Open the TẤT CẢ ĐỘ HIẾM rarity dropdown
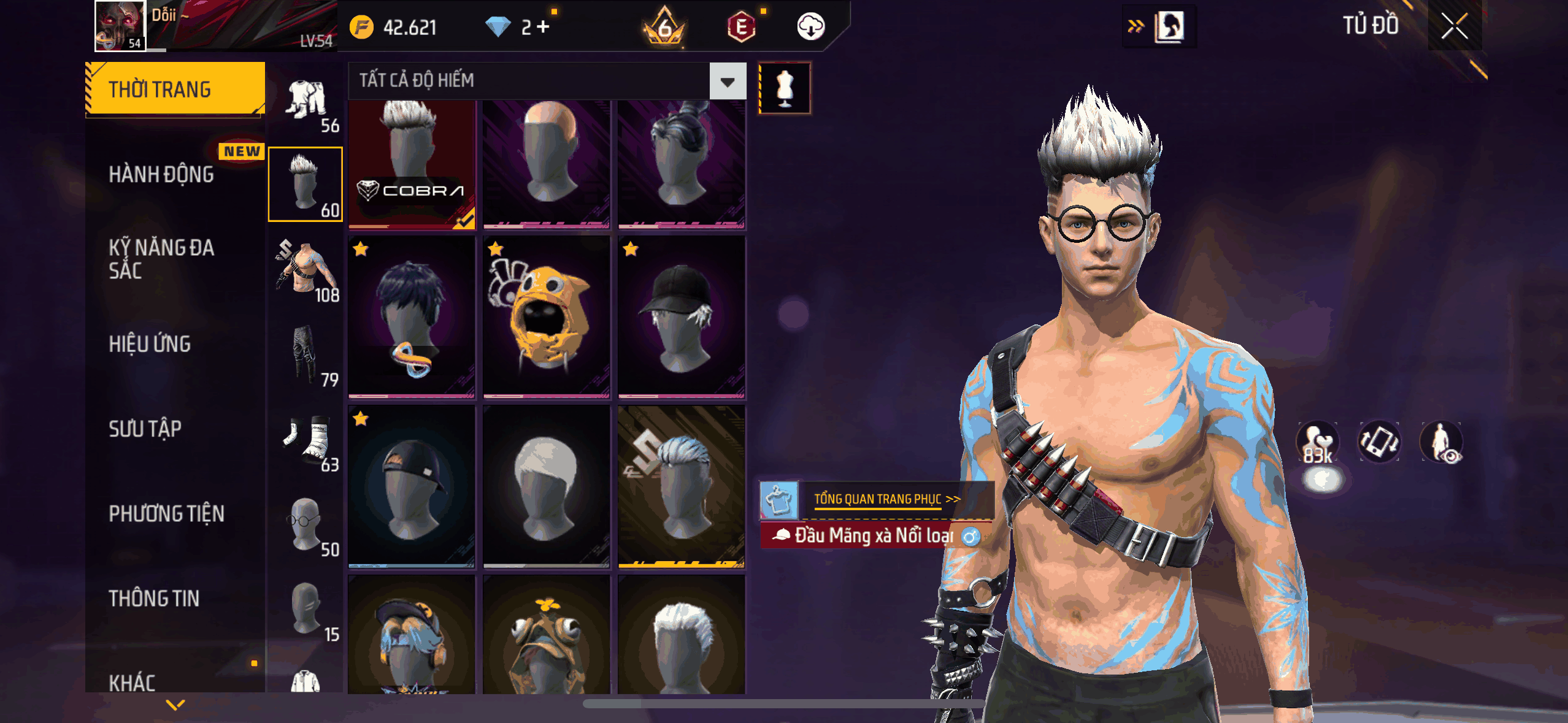The height and width of the screenshot is (723, 1568). point(728,82)
